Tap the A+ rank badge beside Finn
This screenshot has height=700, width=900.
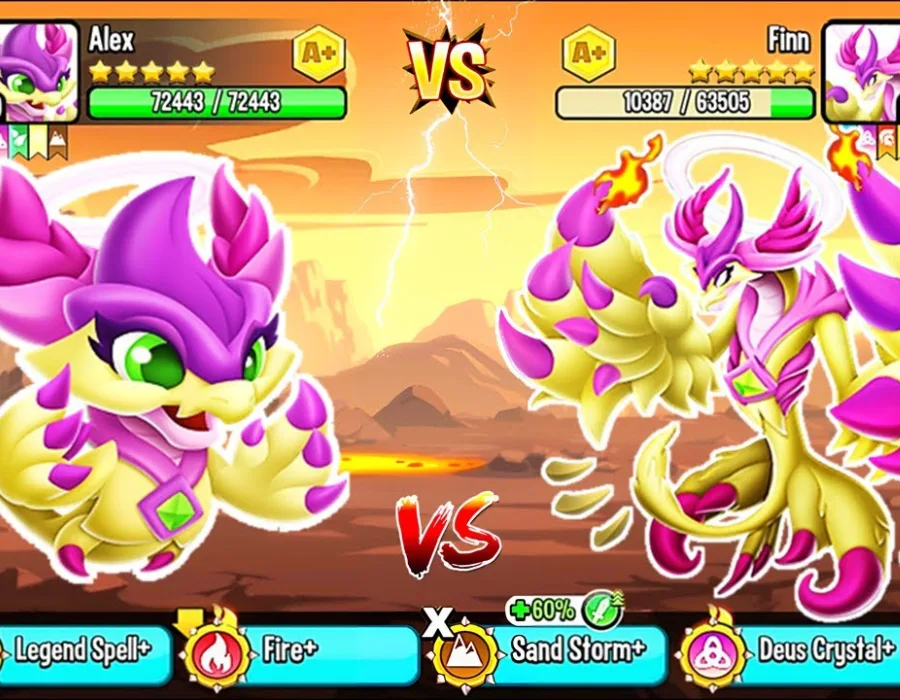tap(588, 52)
